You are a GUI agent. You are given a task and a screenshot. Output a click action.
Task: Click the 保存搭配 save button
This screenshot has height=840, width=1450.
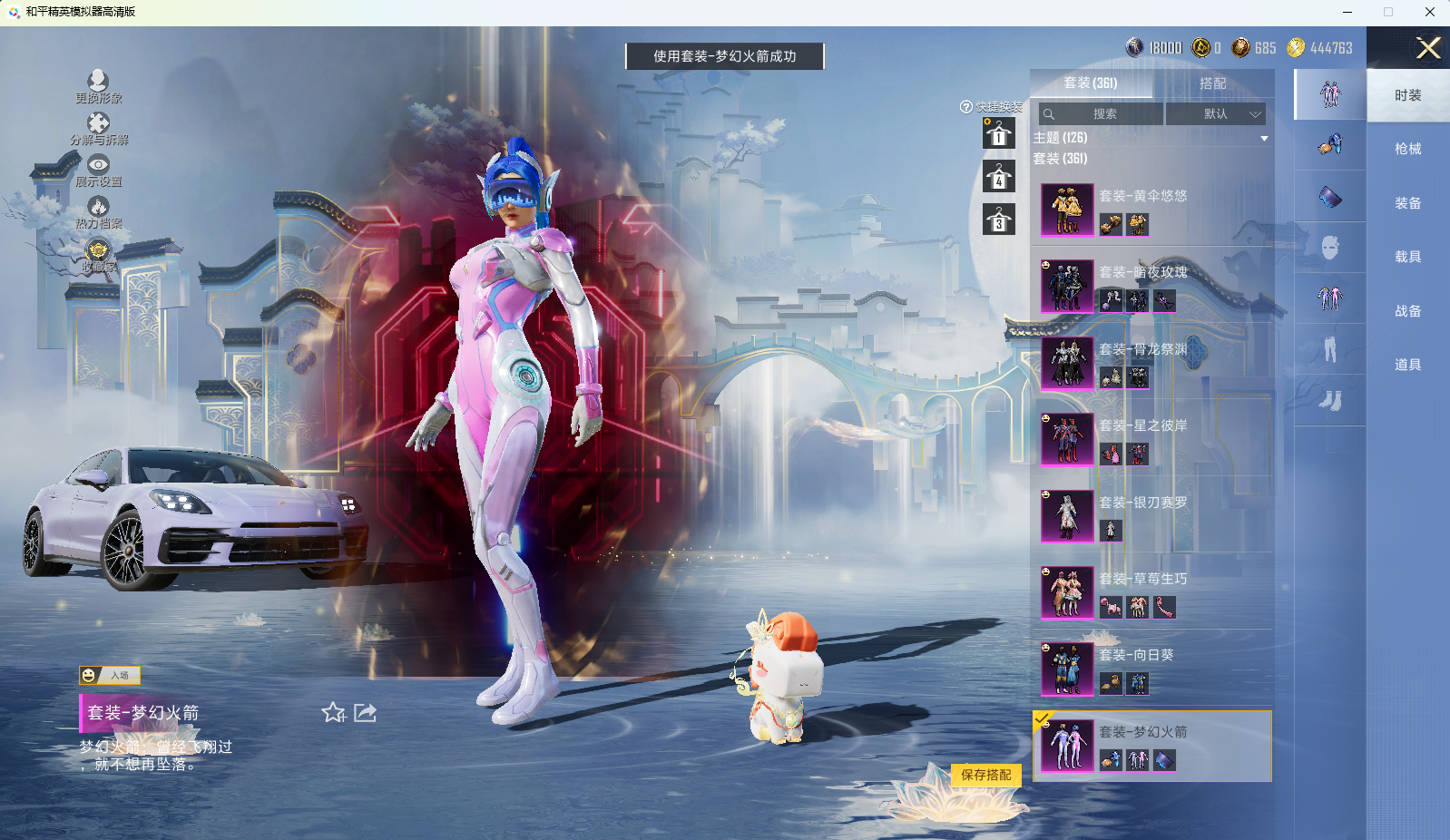[986, 775]
